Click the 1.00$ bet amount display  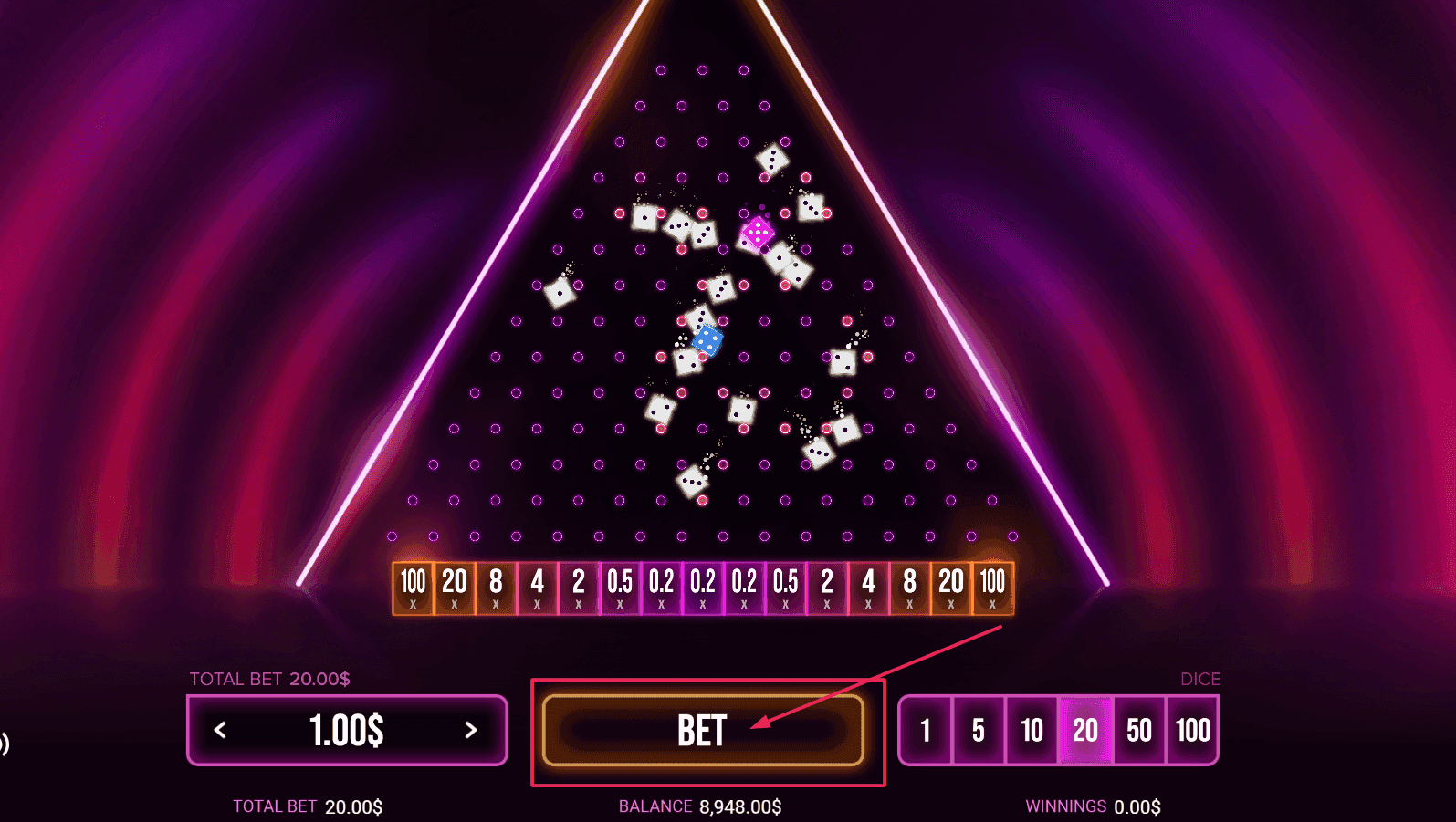[x=347, y=730]
